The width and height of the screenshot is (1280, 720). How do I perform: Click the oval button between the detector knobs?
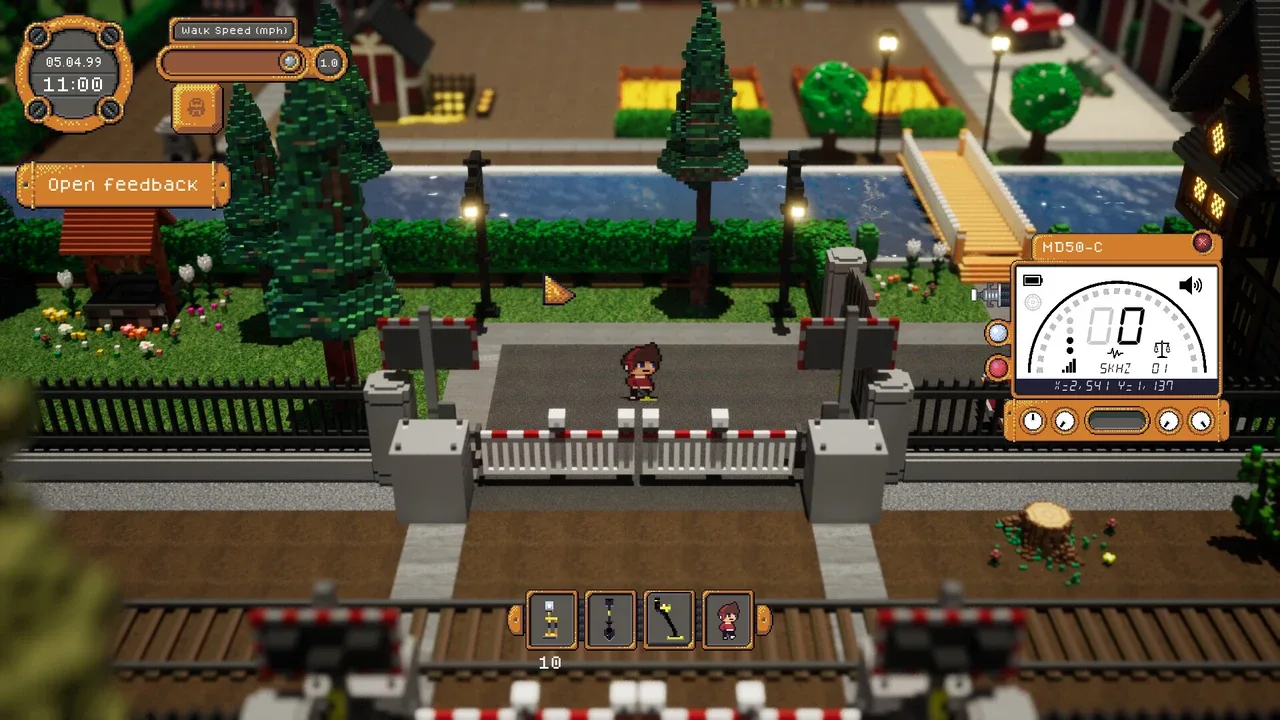click(1116, 421)
